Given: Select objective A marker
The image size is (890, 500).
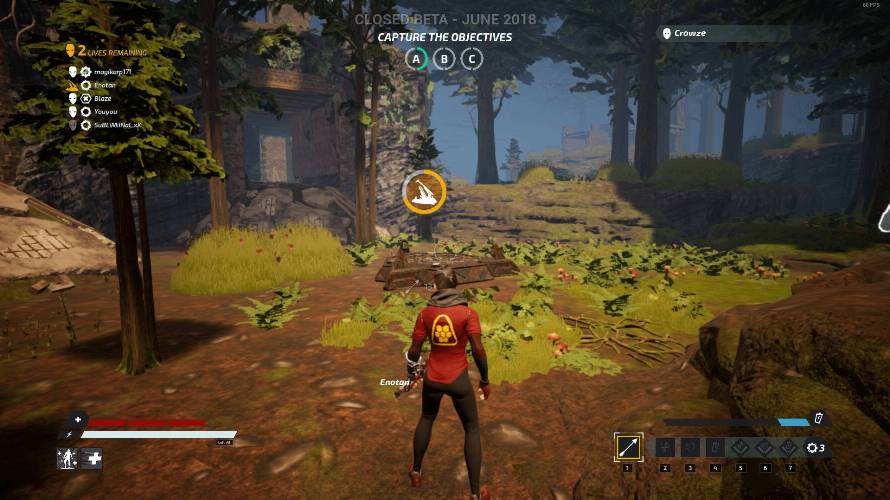Looking at the screenshot, I should tap(416, 58).
